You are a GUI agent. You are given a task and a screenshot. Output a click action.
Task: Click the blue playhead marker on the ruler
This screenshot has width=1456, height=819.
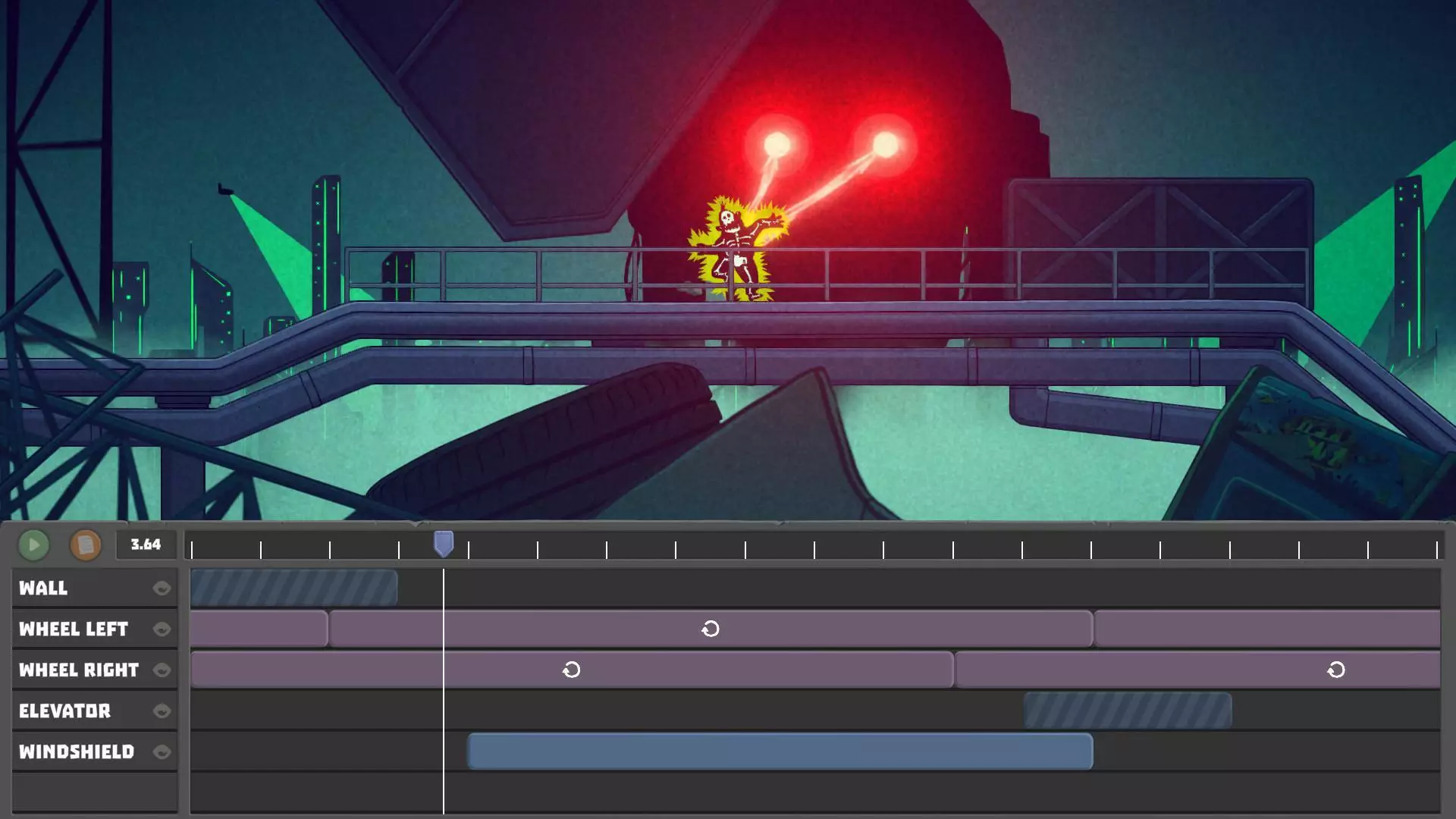point(442,542)
